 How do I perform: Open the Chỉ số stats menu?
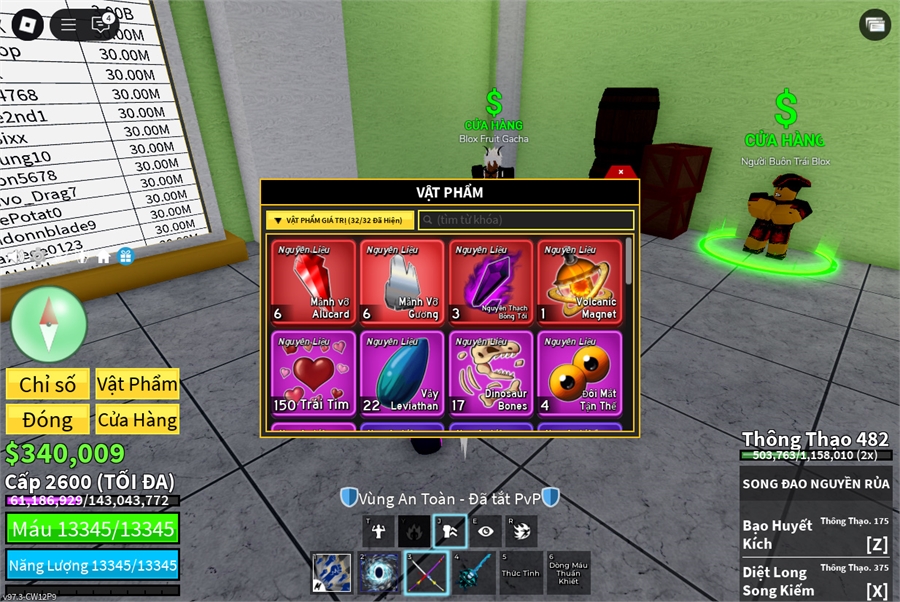pyautogui.click(x=47, y=384)
